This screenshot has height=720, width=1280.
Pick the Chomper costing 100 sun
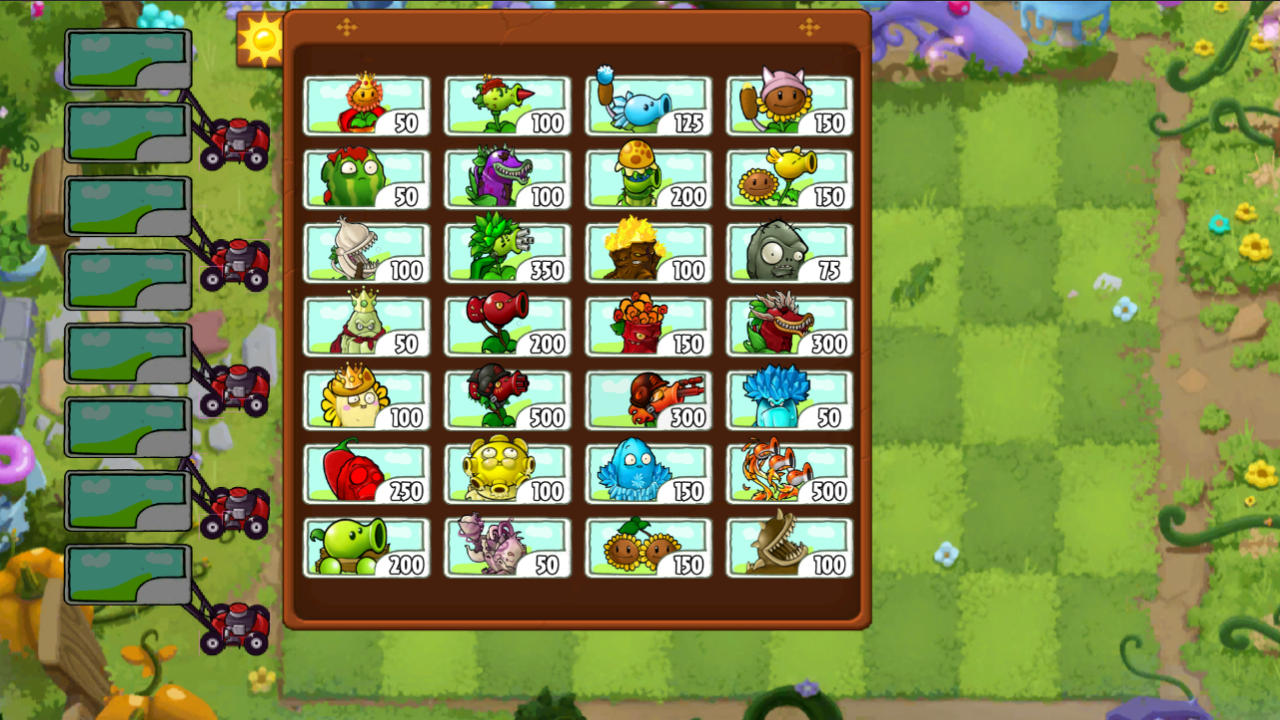(507, 178)
